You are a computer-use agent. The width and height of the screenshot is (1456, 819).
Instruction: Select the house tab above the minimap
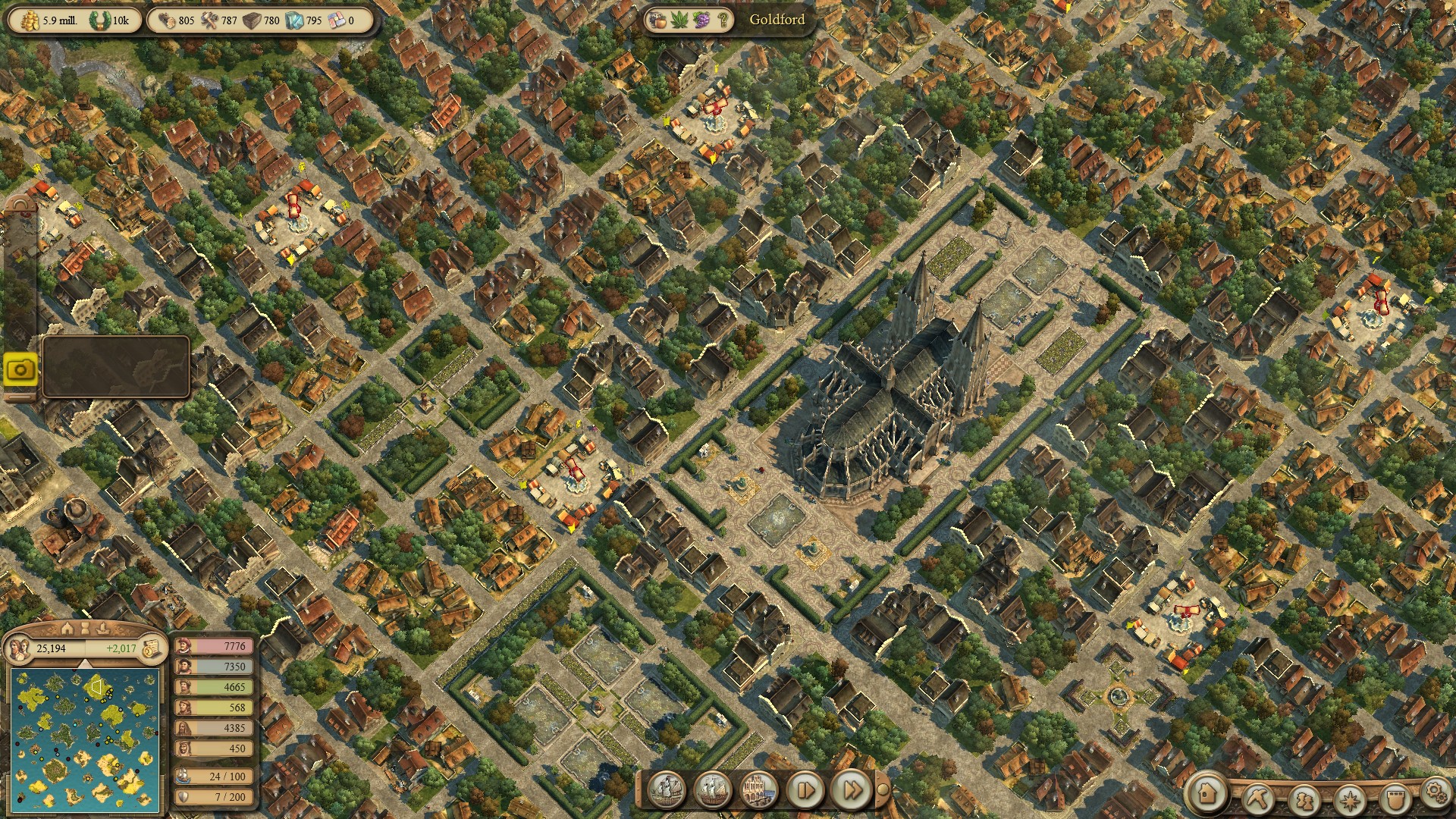point(67,629)
